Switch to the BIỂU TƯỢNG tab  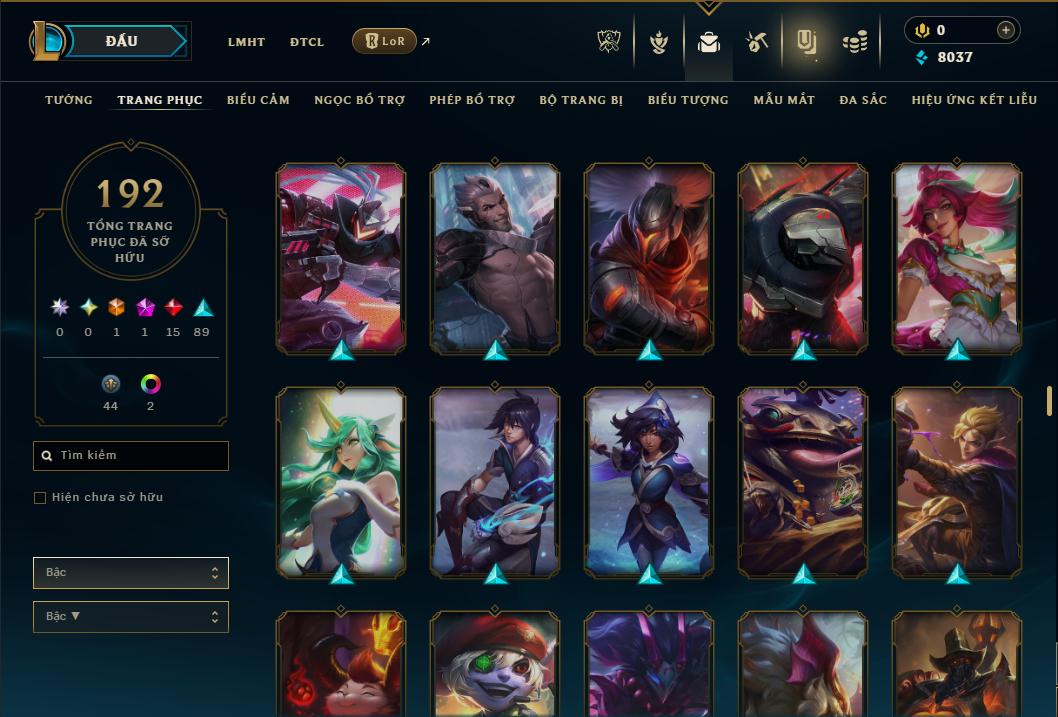pos(688,100)
